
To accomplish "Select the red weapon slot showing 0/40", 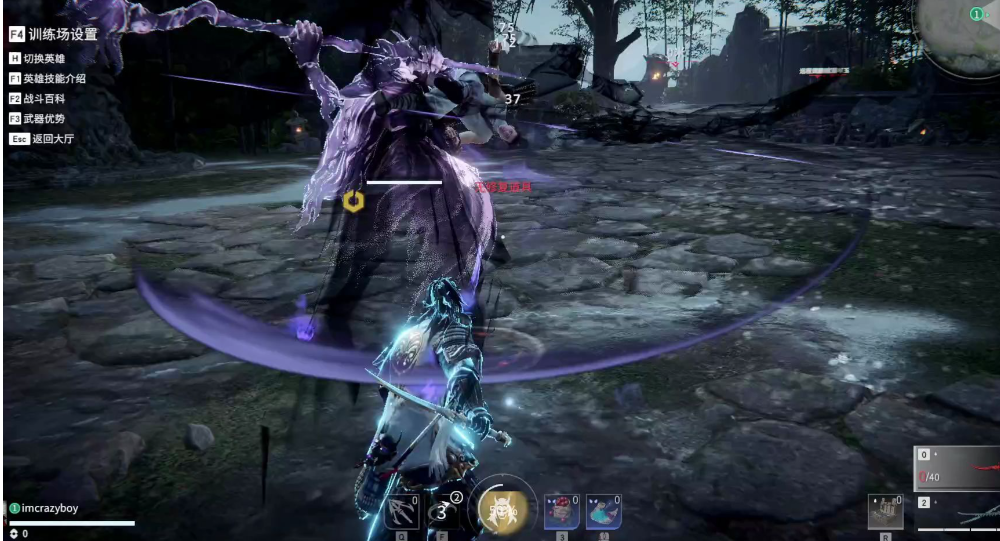I will point(957,467).
